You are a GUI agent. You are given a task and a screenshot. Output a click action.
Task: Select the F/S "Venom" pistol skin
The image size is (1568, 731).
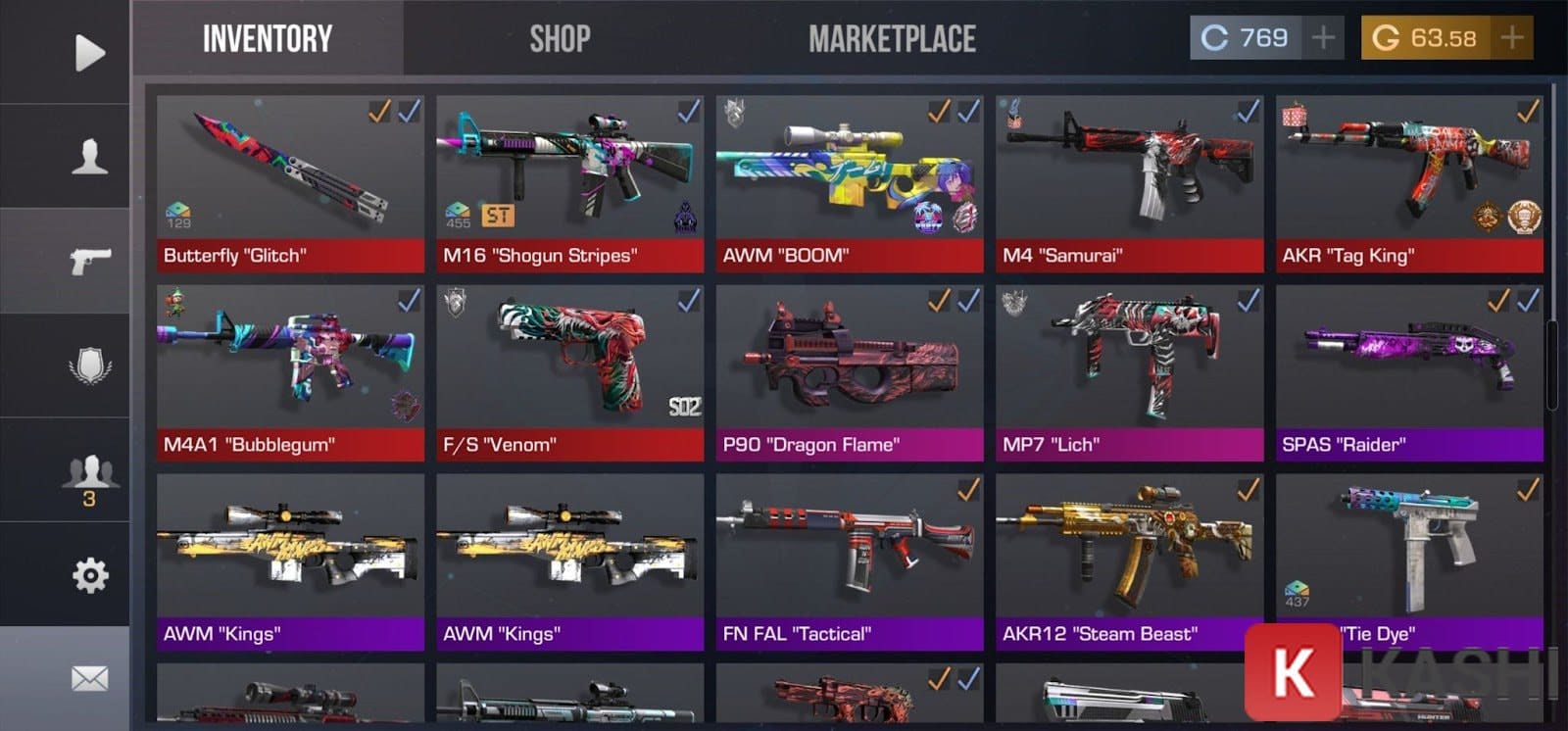[x=569, y=372]
